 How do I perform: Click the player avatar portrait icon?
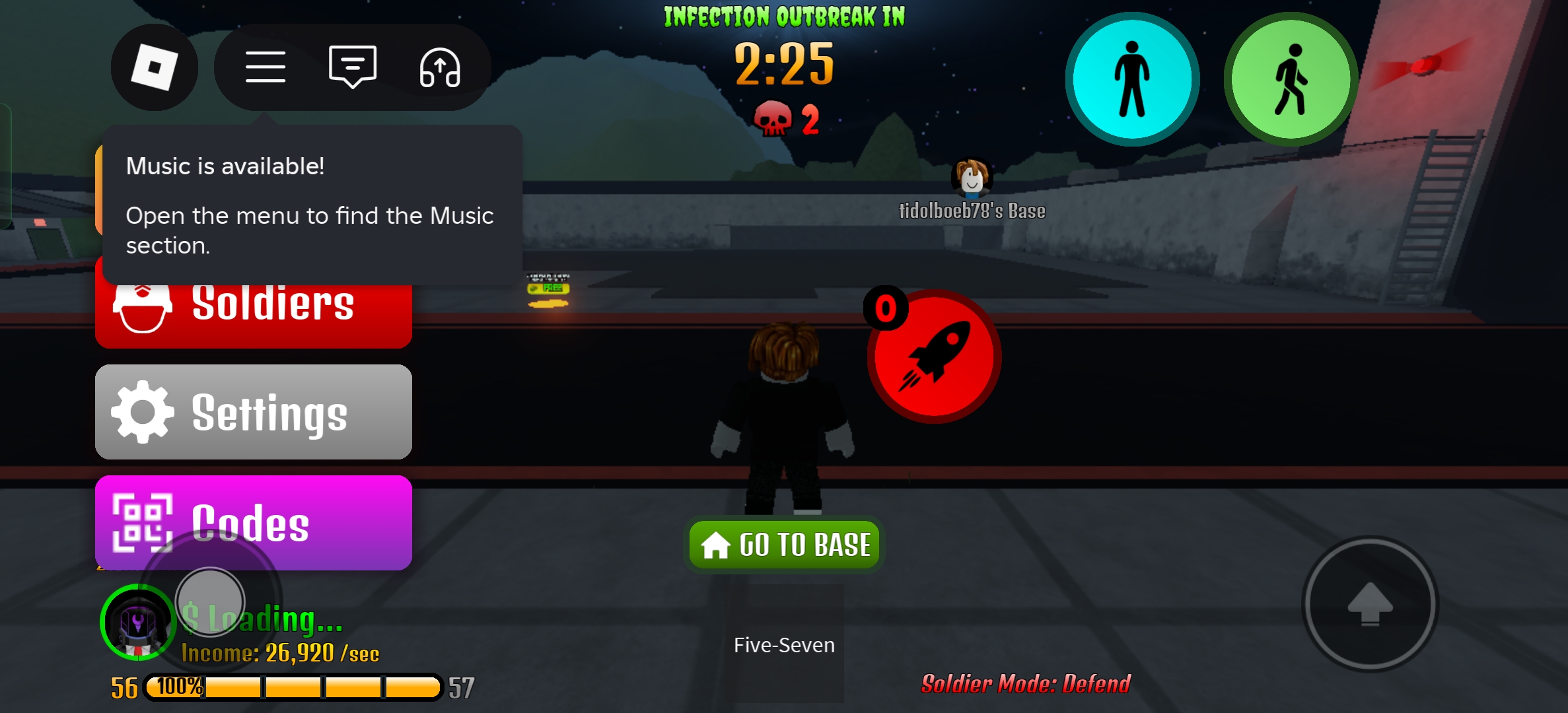pyautogui.click(x=137, y=623)
